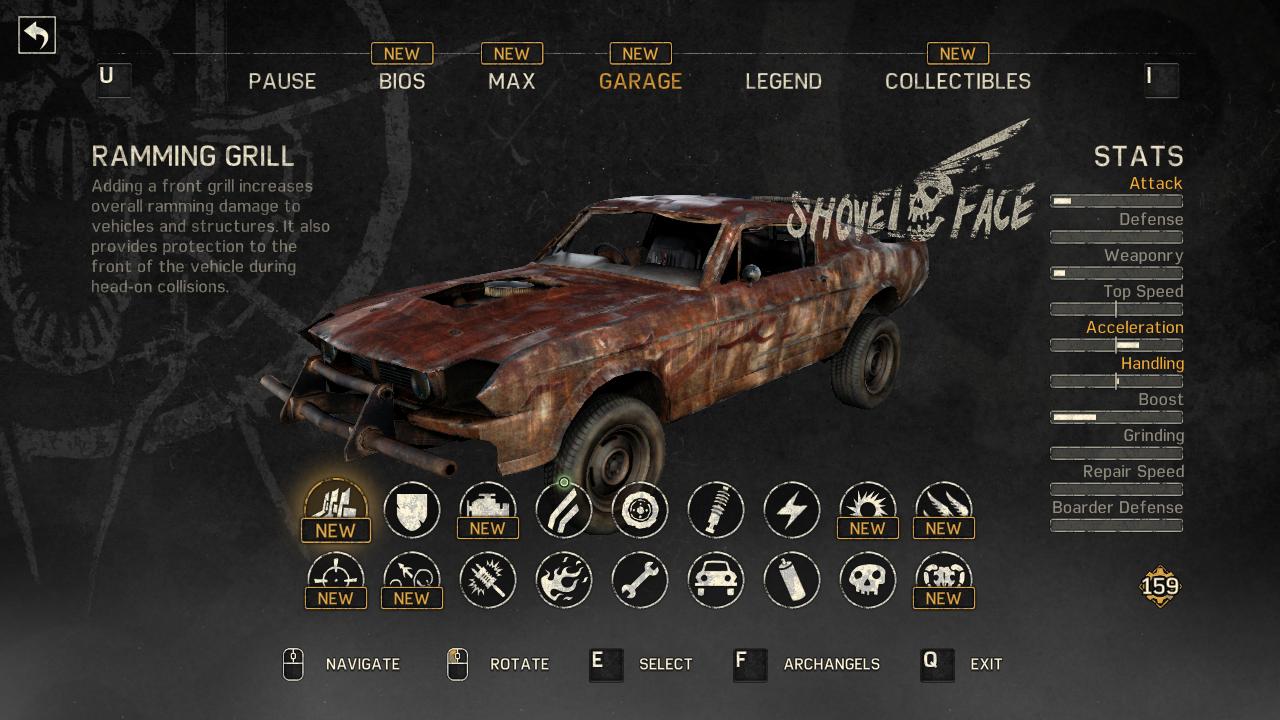Click the Acceleration stat bar
1280x720 pixels.
1116,345
